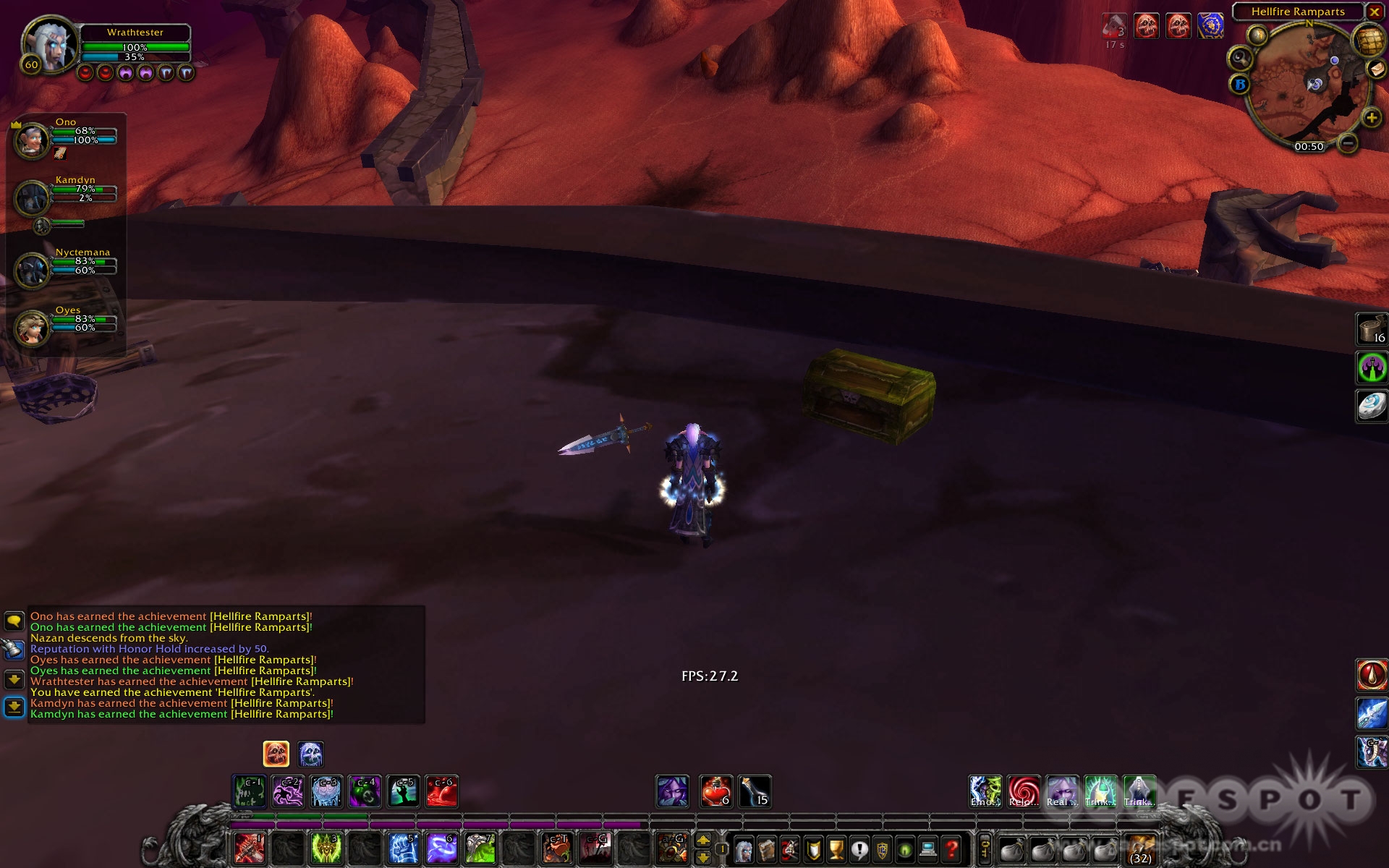
Task: Cast the blue fist ability in slot 5
Action: coord(403,848)
